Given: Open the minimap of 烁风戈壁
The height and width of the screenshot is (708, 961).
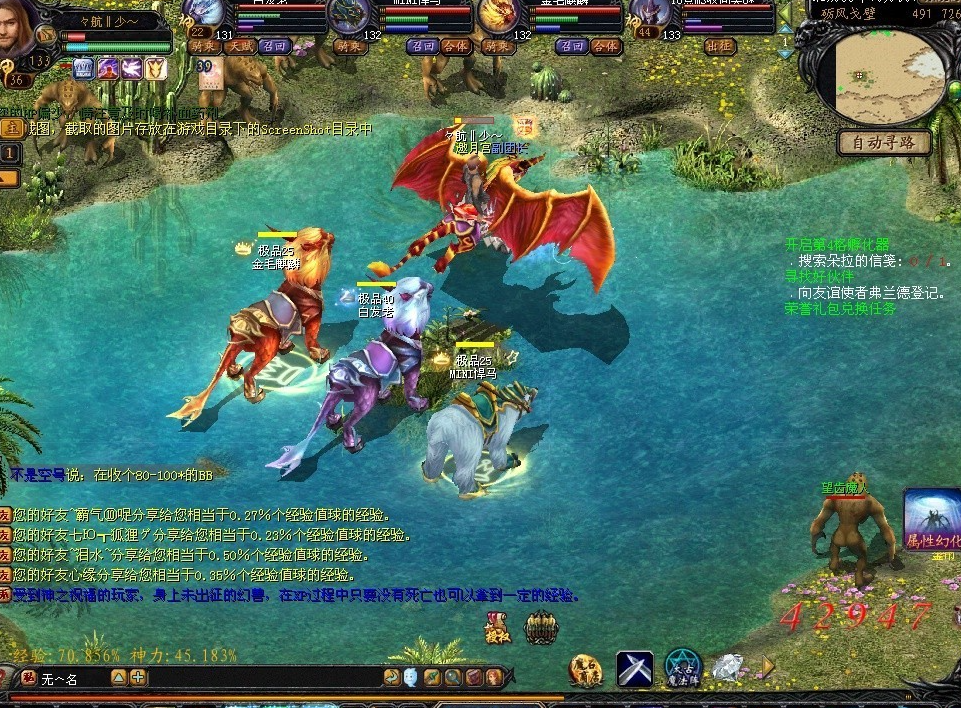Looking at the screenshot, I should (882, 74).
